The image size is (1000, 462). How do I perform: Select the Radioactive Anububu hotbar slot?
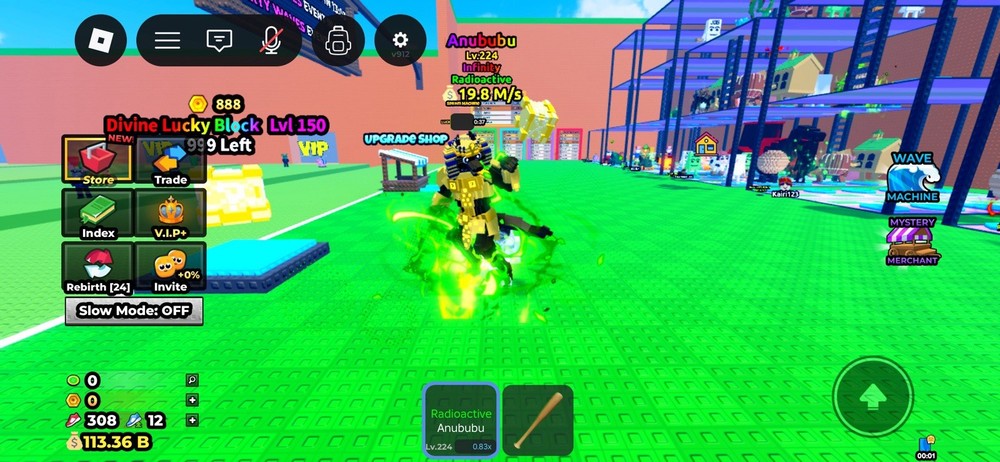[x=460, y=420]
